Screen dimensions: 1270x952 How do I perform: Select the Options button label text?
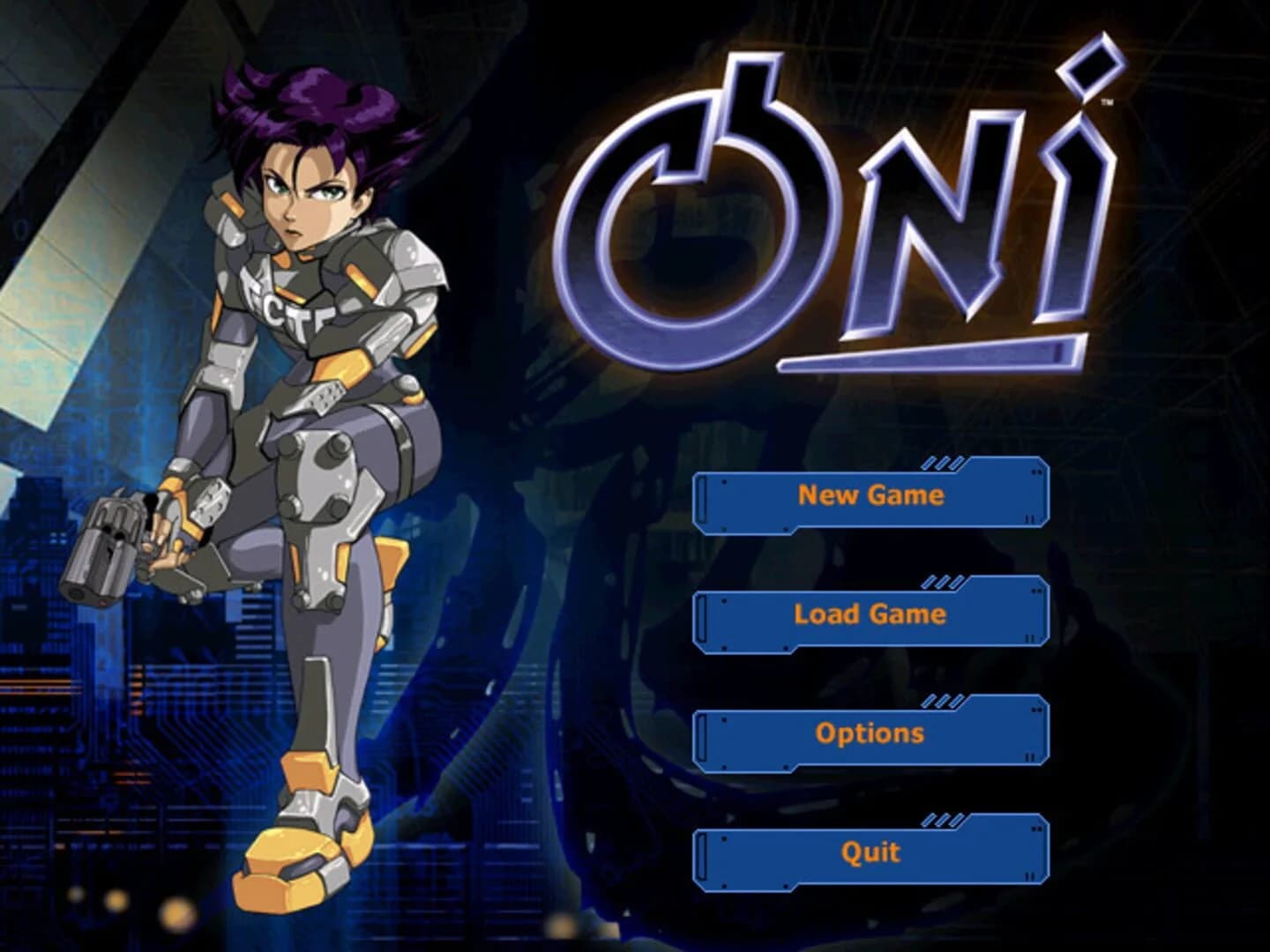[x=869, y=732]
